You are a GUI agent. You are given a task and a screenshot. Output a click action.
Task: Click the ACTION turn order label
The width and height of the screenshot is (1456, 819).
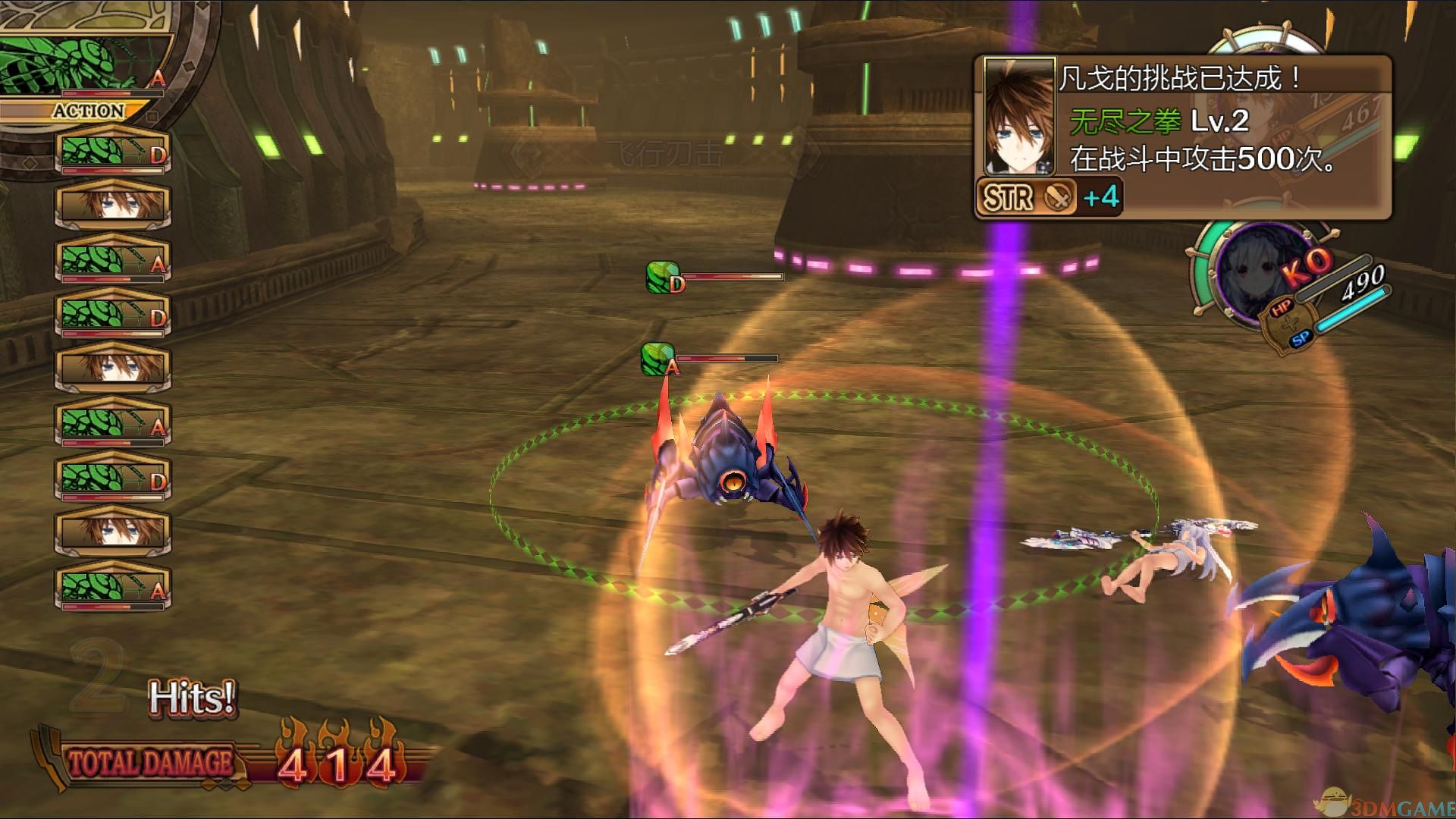pyautogui.click(x=89, y=111)
